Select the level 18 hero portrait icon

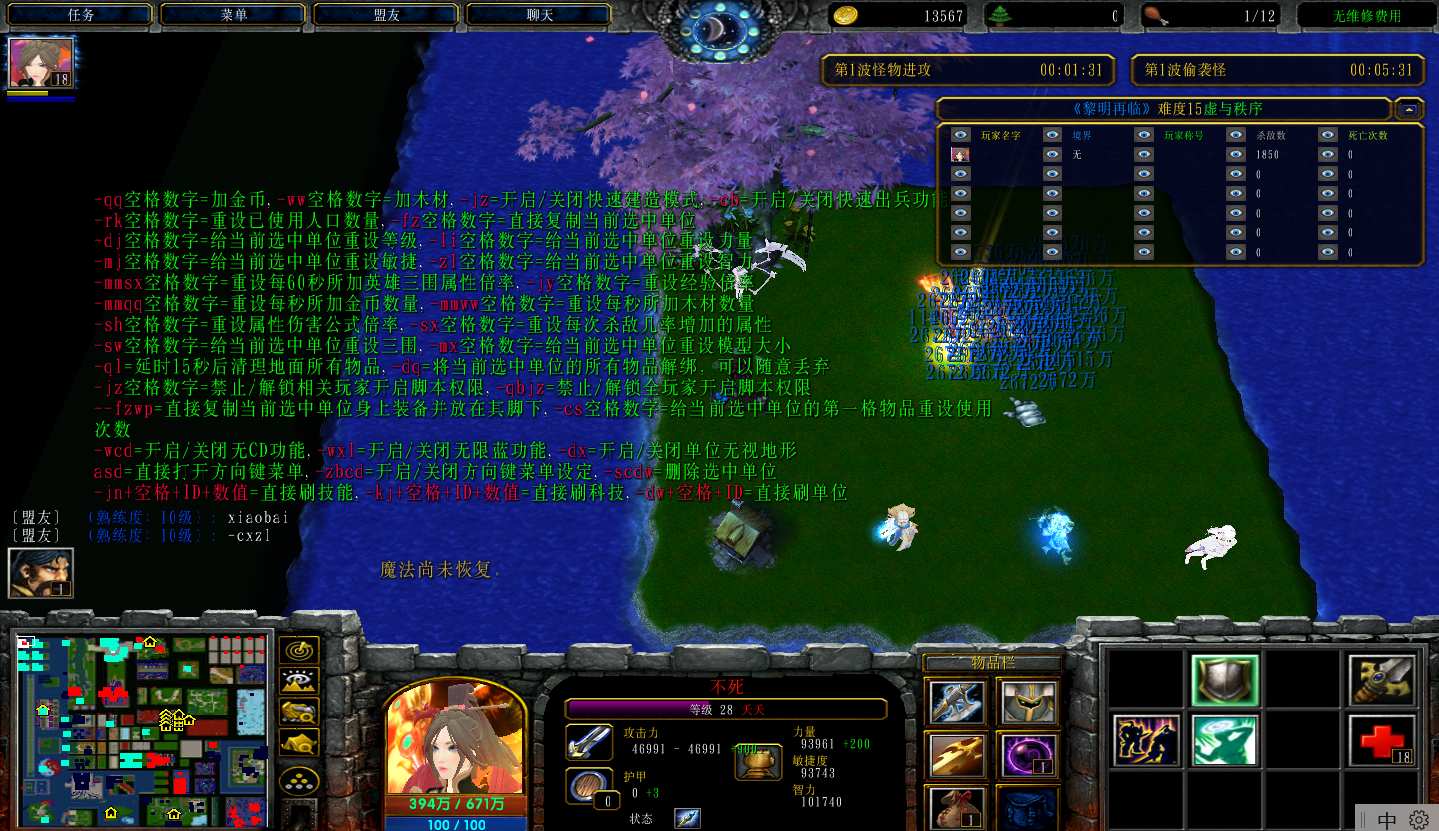coord(41,63)
